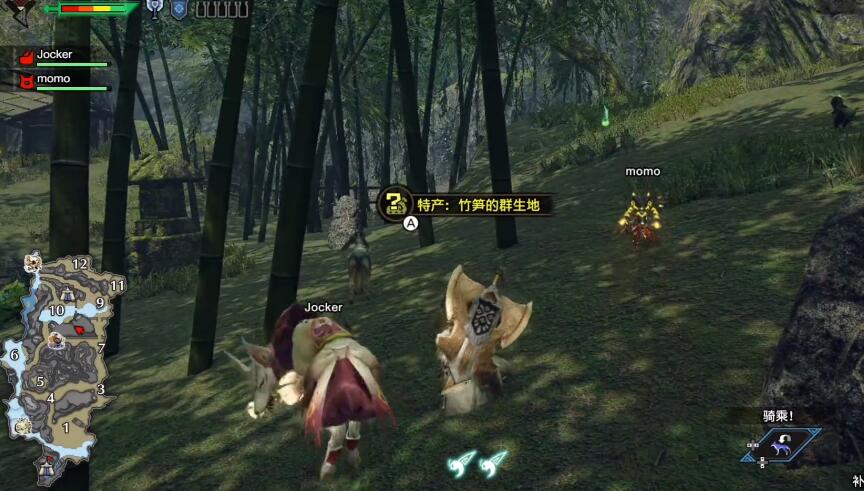Click the main camp tent marker on minimap
The width and height of the screenshot is (864, 491).
pos(47,465)
